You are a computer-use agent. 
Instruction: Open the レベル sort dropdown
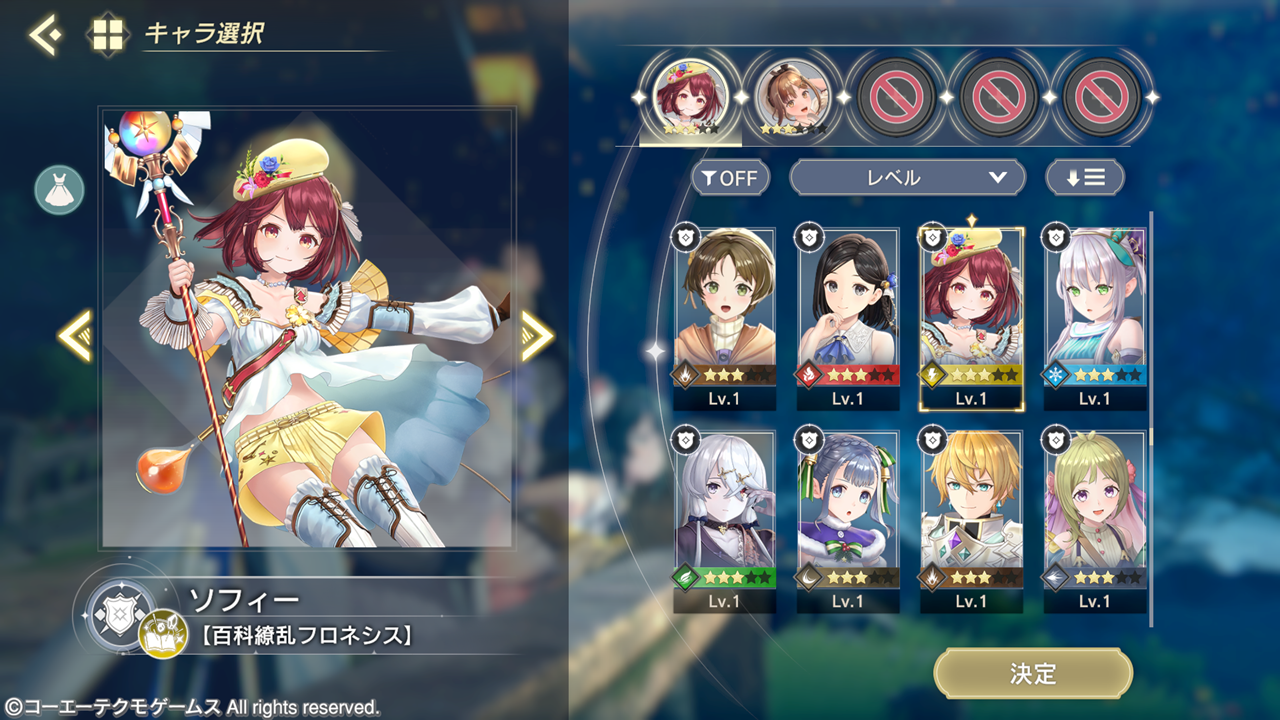pos(907,178)
